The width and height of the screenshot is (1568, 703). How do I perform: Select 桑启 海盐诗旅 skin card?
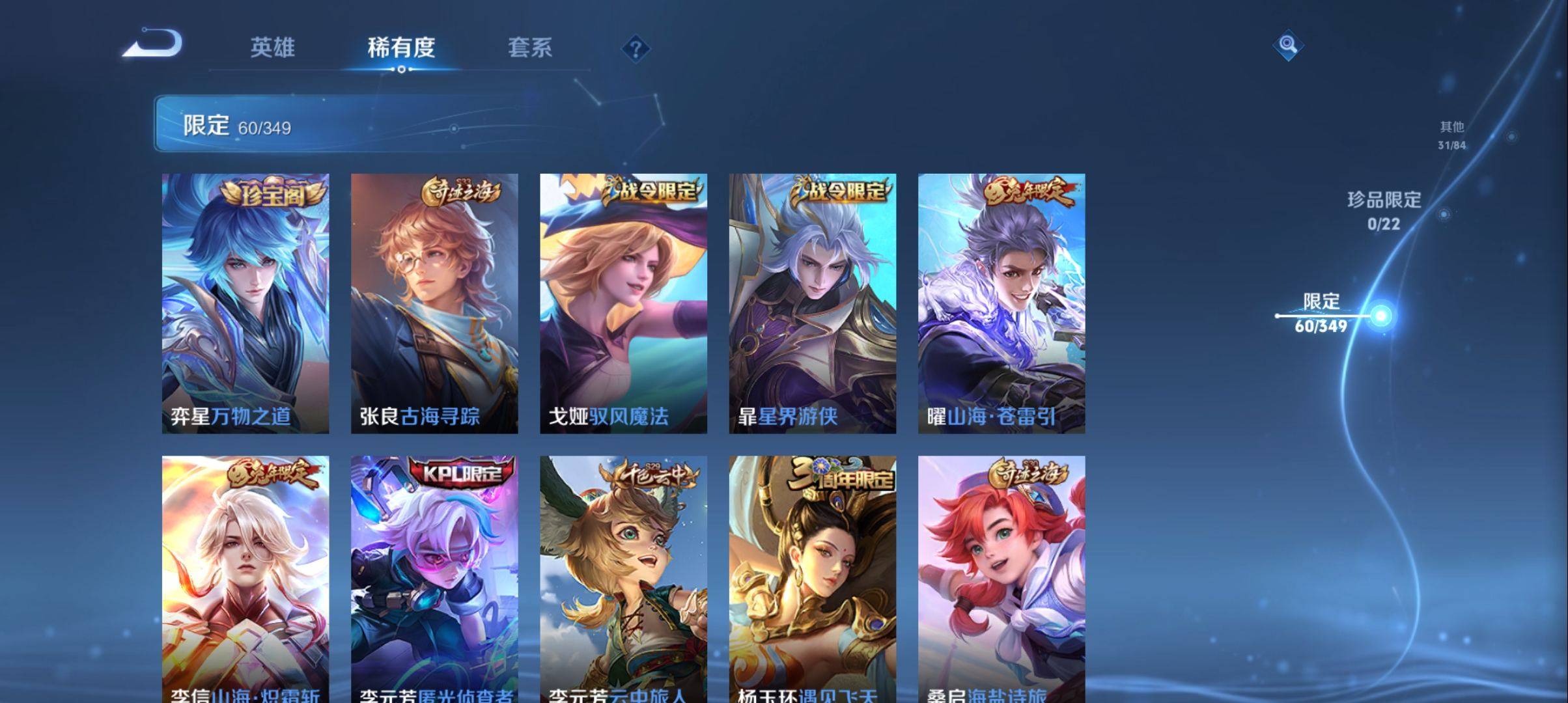click(x=1001, y=579)
